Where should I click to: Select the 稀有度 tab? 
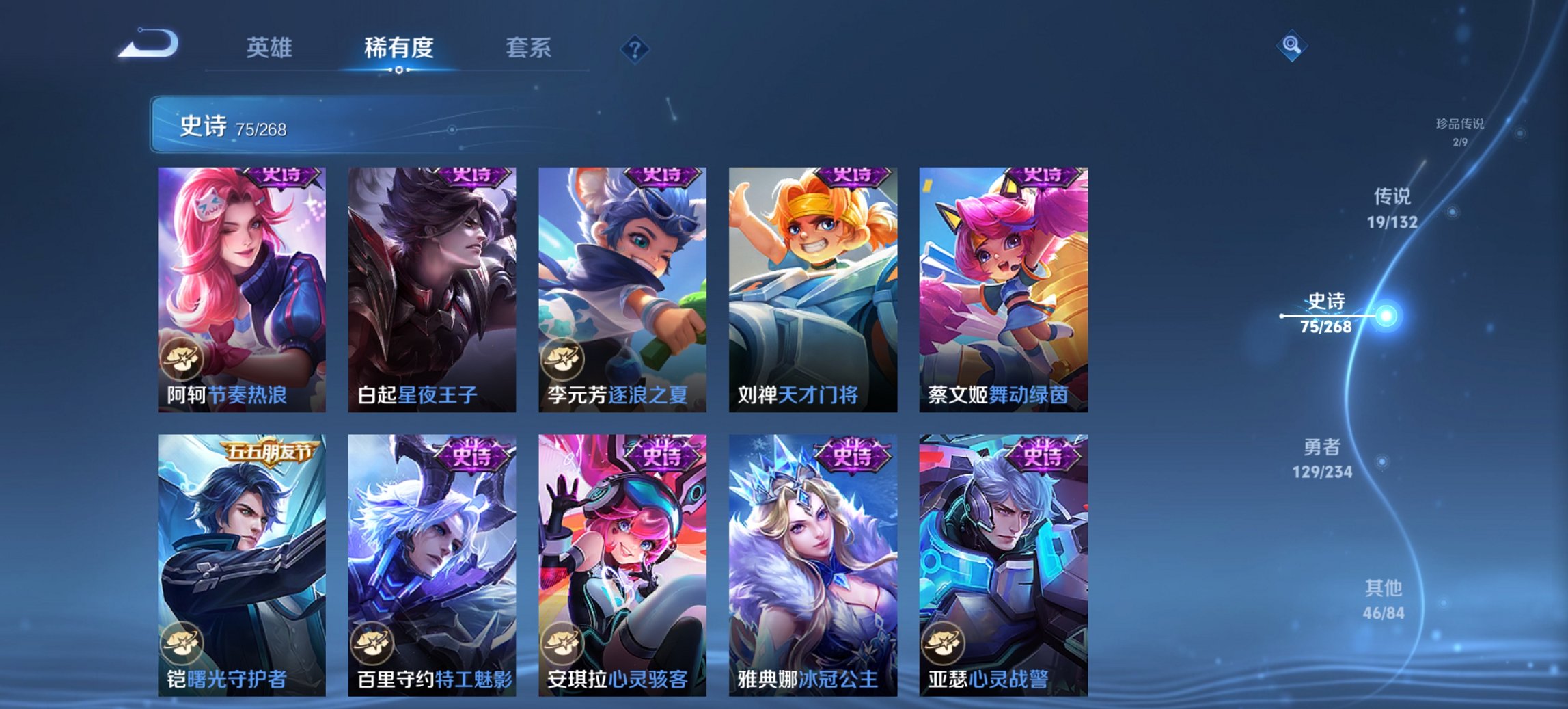[398, 48]
